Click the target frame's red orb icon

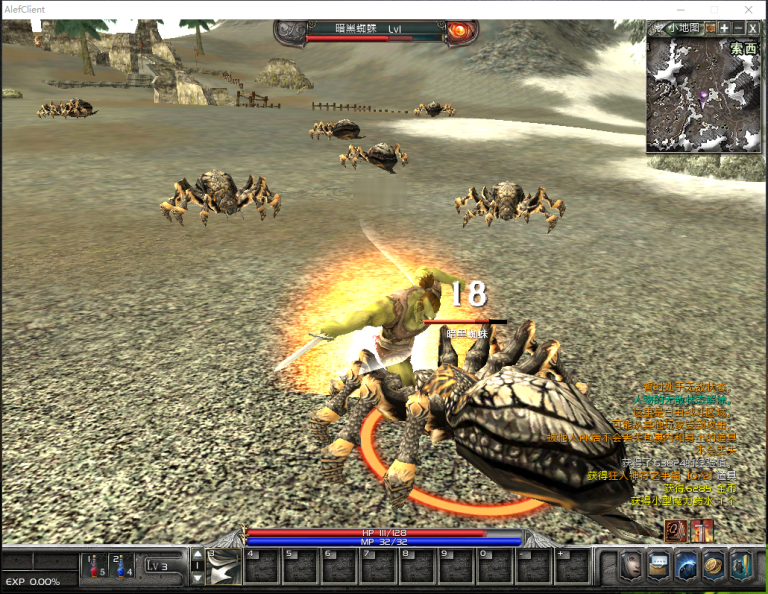point(461,32)
